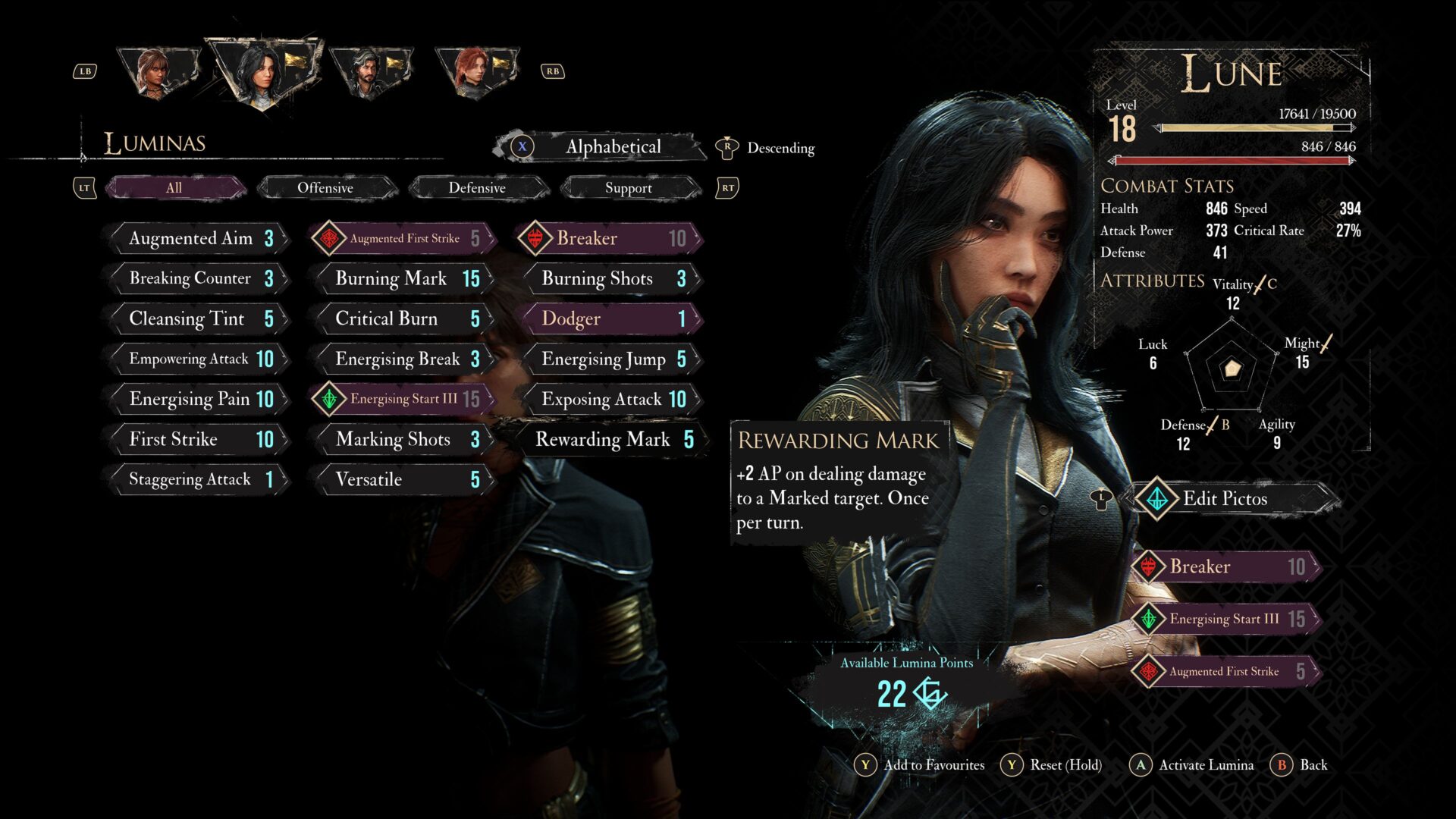The width and height of the screenshot is (1456, 819).
Task: Show the Support luminas tab
Action: (x=629, y=188)
